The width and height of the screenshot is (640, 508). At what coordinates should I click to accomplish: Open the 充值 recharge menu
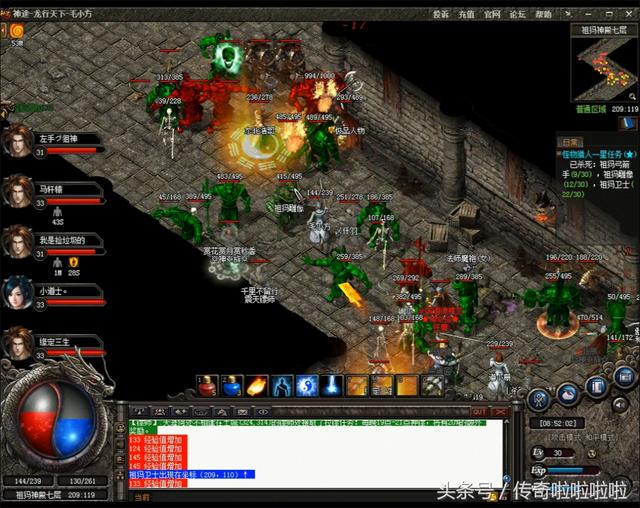(x=466, y=15)
